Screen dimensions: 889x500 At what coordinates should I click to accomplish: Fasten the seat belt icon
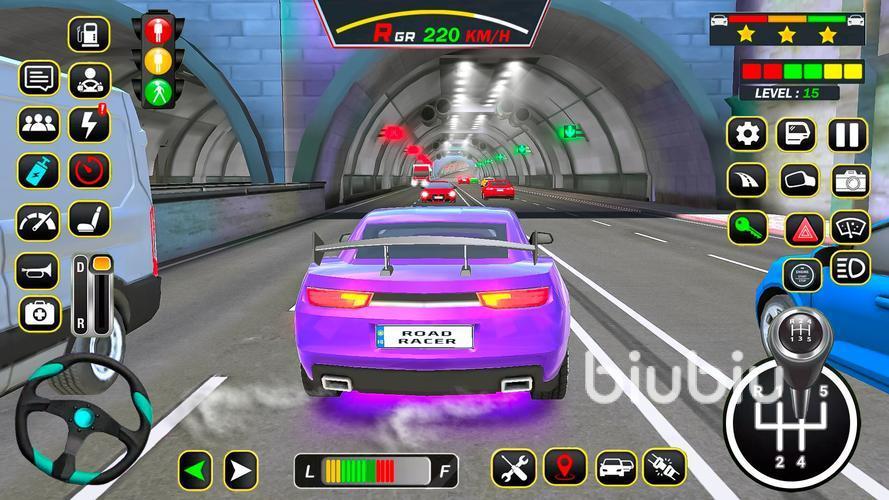(664, 467)
